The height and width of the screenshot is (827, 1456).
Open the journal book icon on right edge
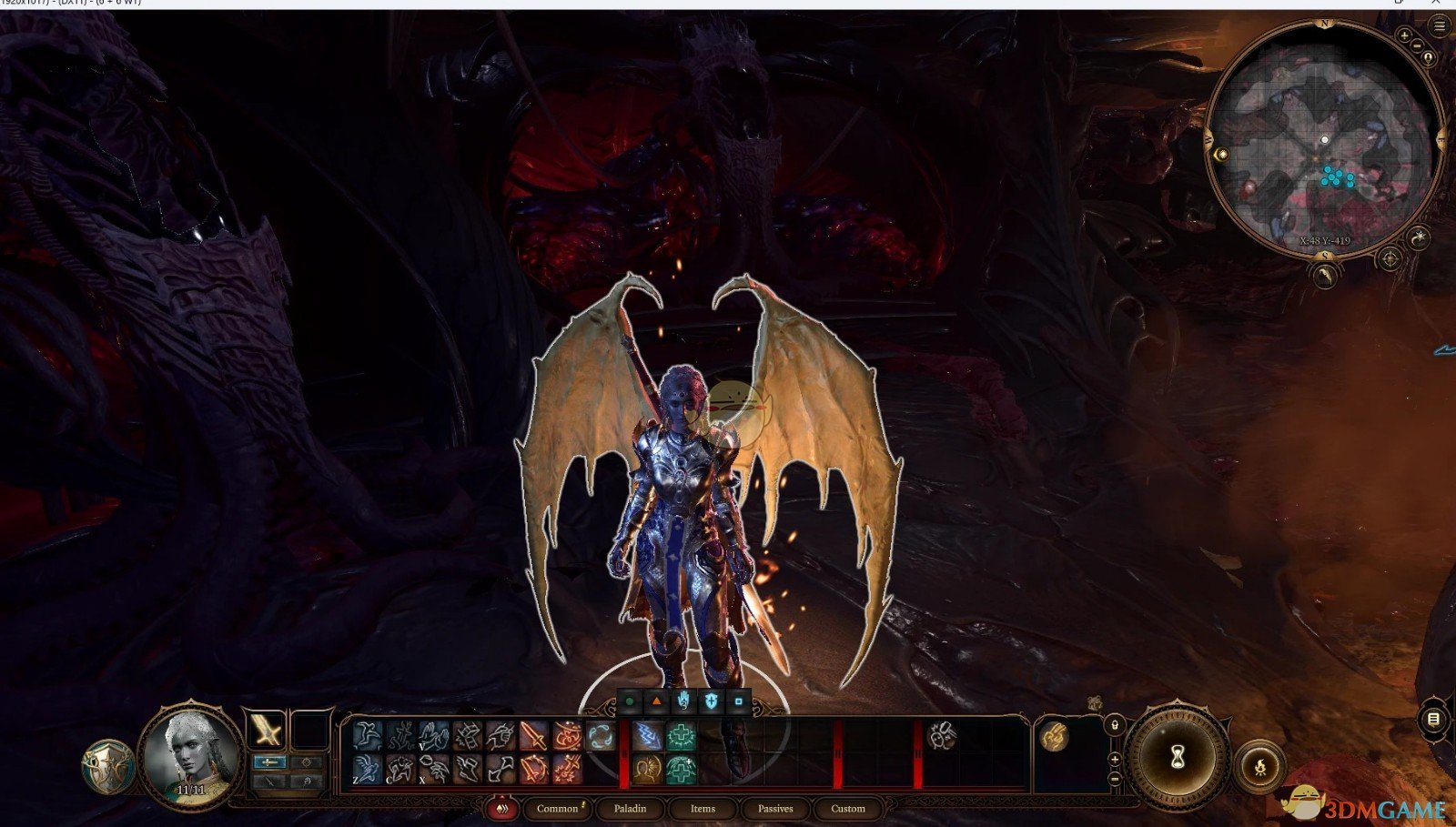[x=1433, y=718]
